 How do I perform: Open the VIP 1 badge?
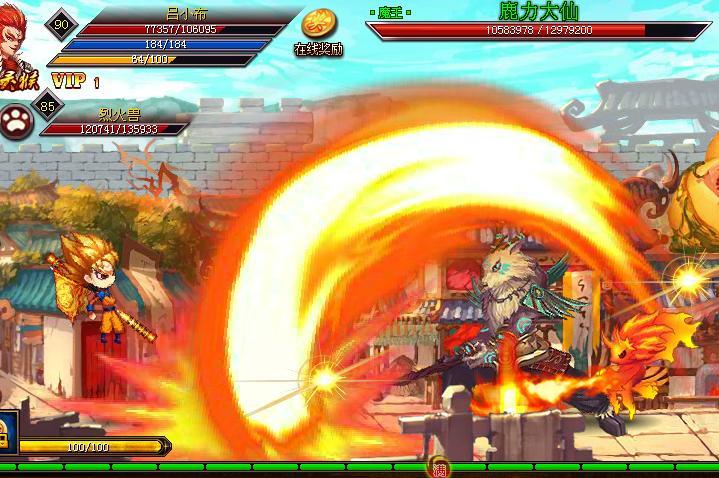point(74,80)
